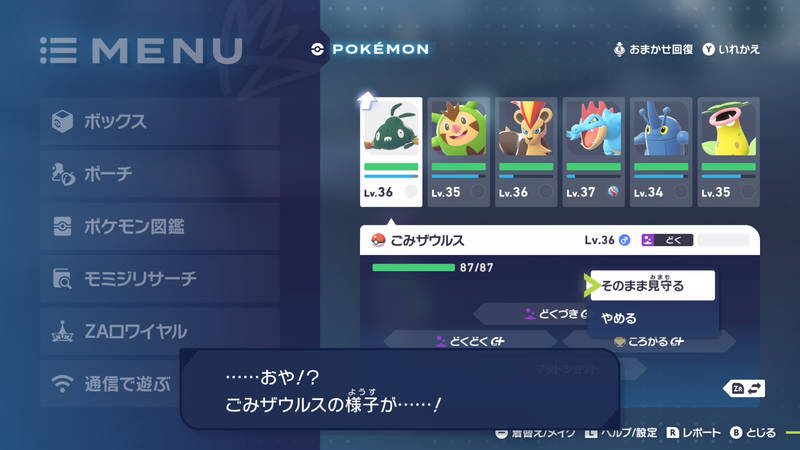Select the Lv.37 Feraligatr party card

(594, 152)
